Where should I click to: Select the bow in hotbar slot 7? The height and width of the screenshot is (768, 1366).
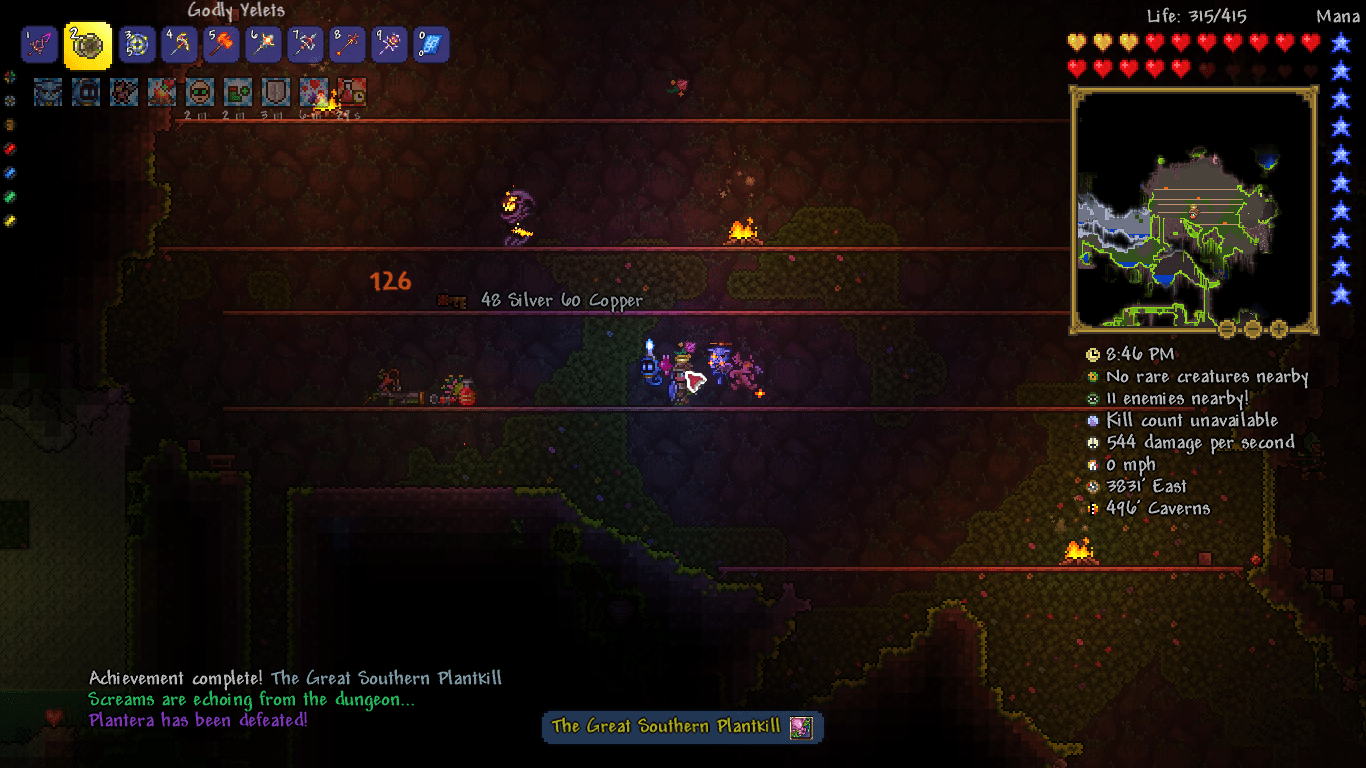[x=304, y=44]
